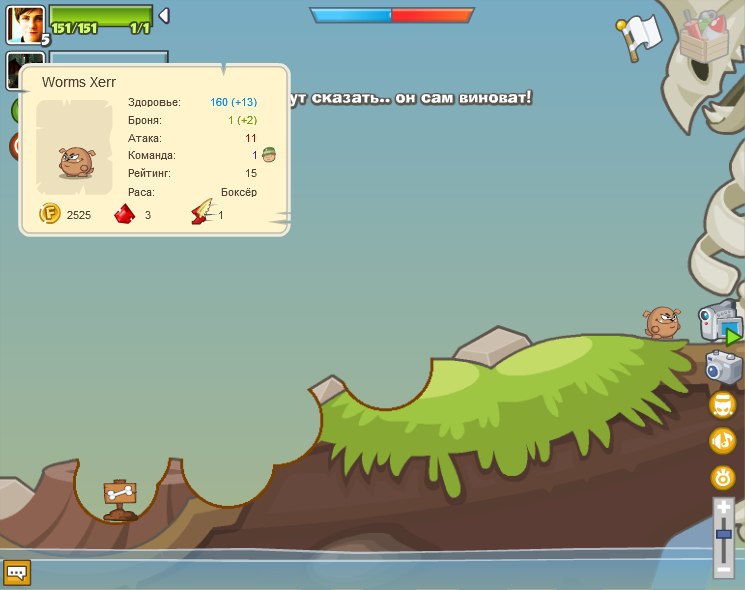The height and width of the screenshot is (590, 745).
Task: Click the blue zoom slider handle
Action: 724,536
